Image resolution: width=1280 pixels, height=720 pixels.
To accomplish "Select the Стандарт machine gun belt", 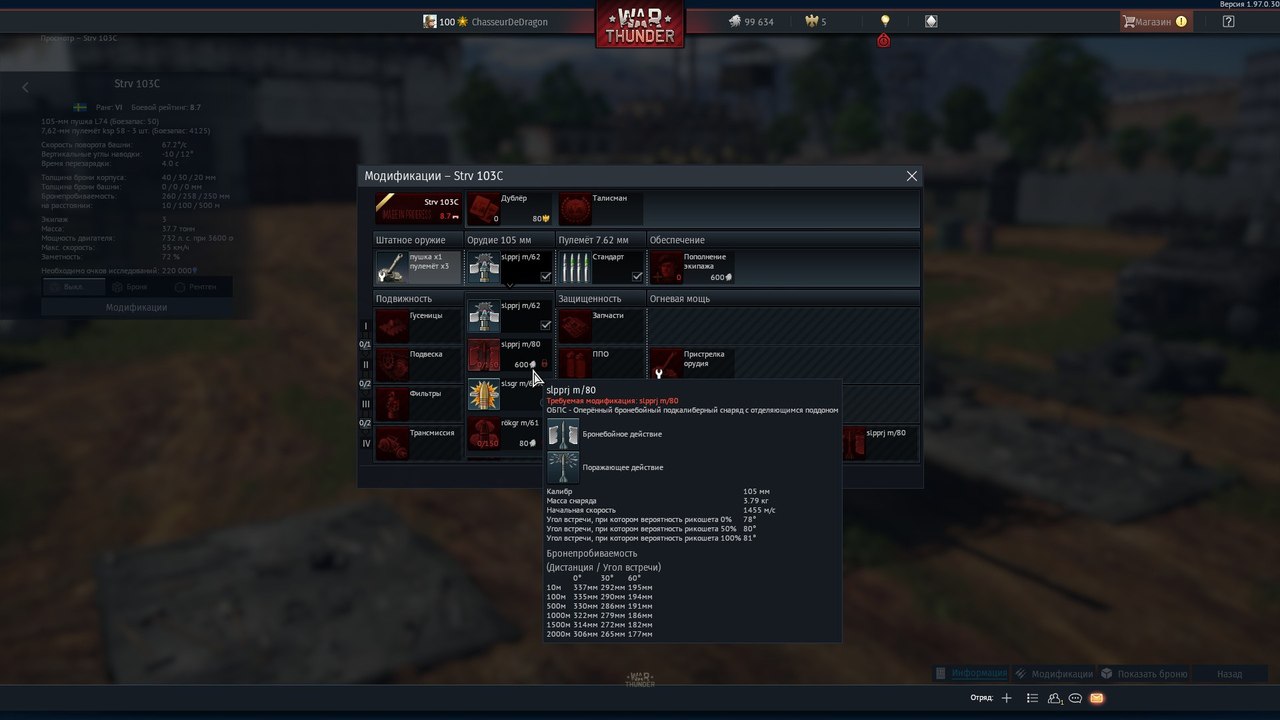I will coord(600,267).
